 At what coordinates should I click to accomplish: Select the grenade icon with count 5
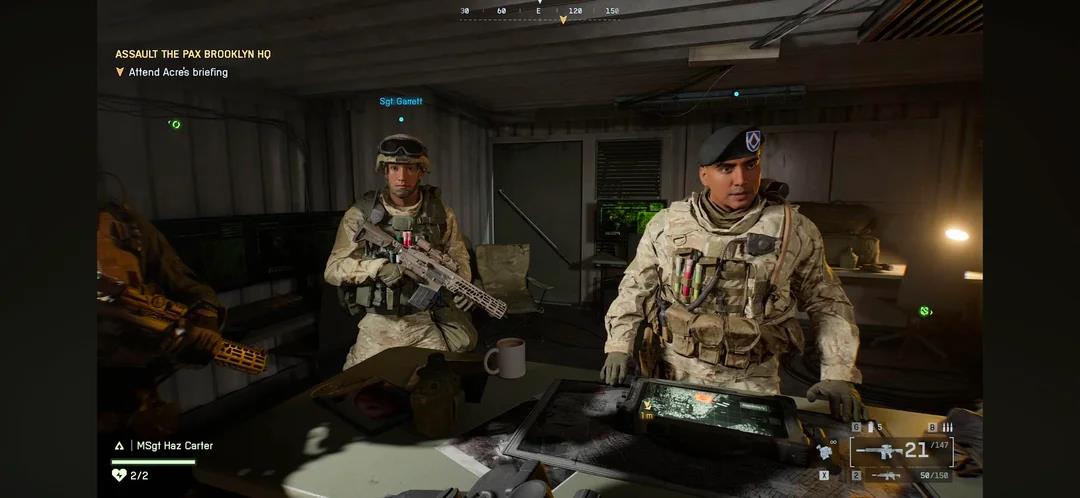point(868,427)
